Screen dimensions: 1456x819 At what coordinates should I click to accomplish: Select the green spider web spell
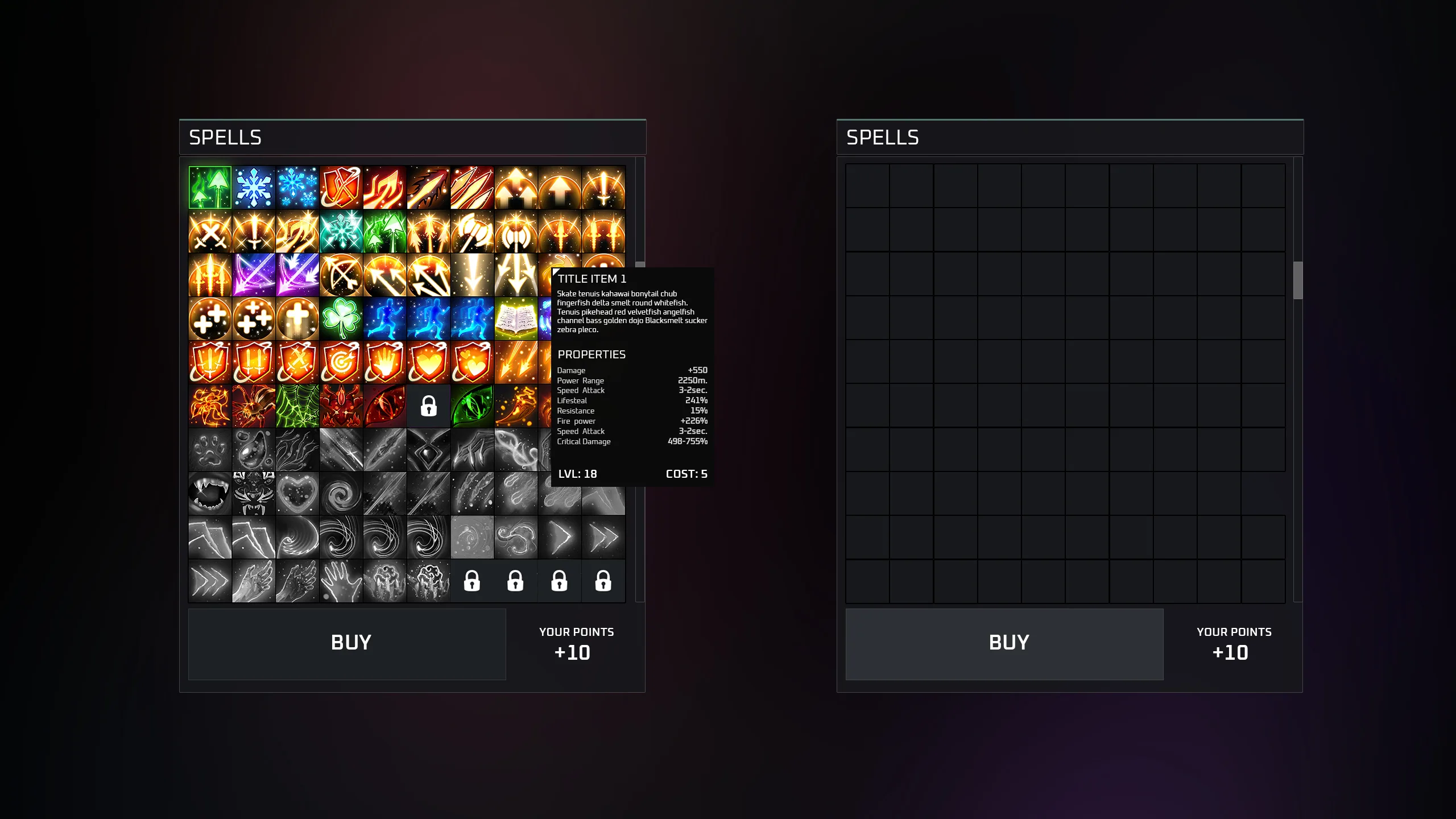(x=297, y=406)
